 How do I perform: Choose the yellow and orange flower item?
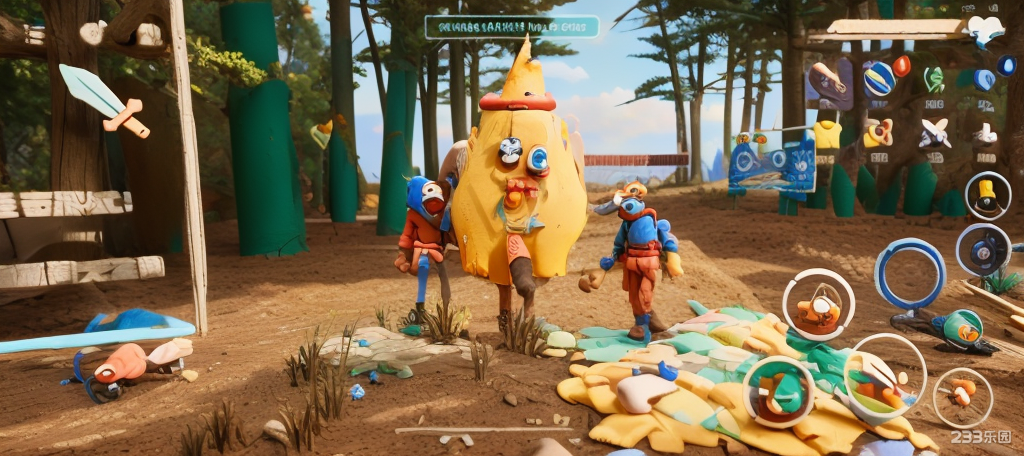(x=878, y=132)
